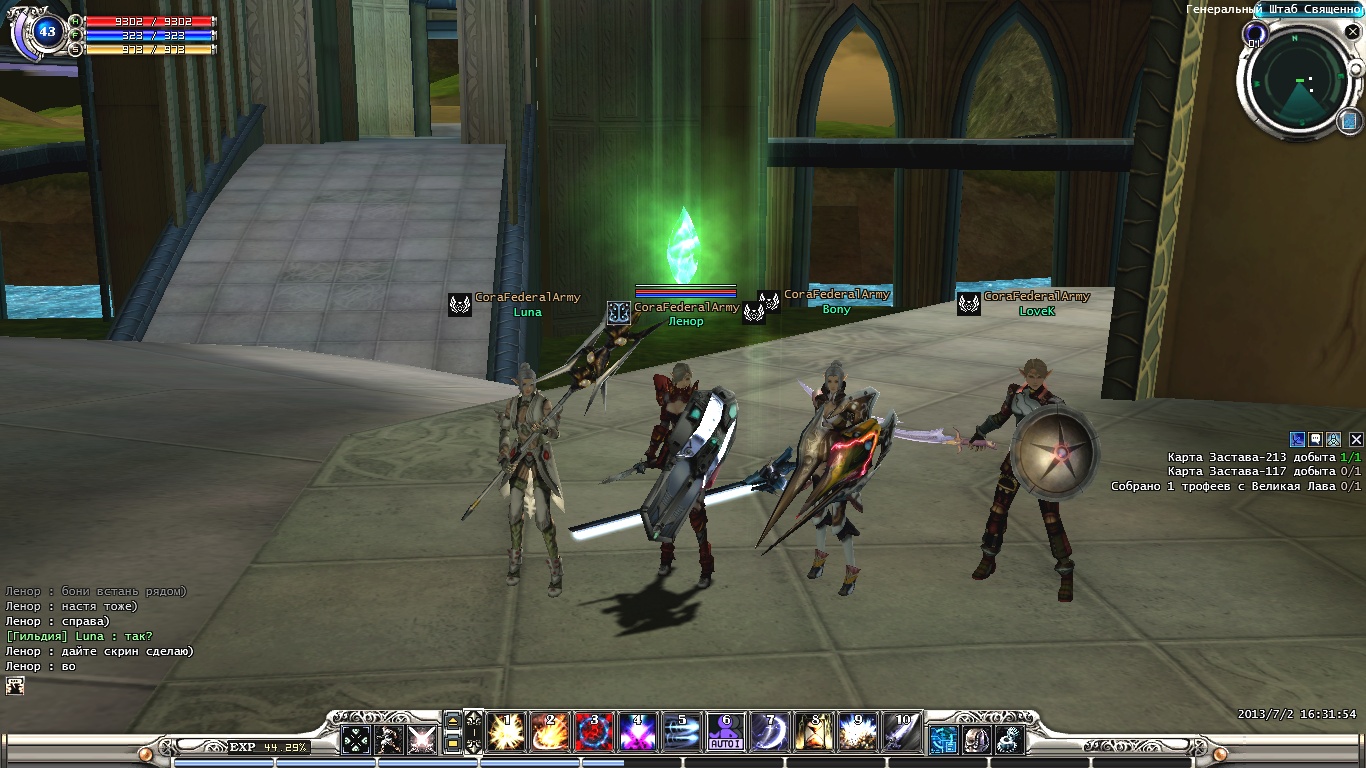Open the blue map sheet button beside minimap
Viewport: 1366px width, 768px height.
coord(1349,121)
